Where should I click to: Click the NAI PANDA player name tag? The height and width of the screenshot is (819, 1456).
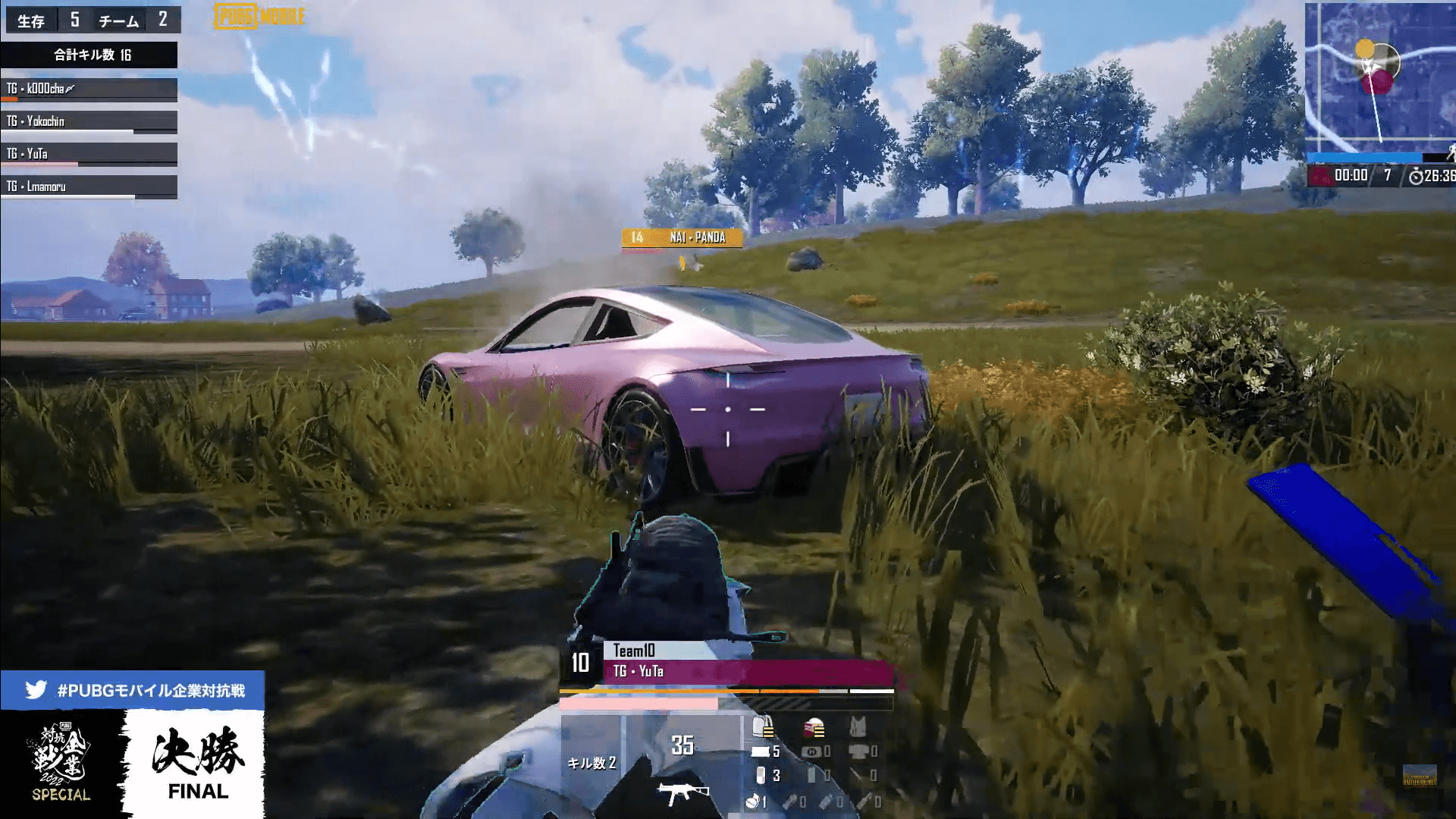tap(682, 238)
